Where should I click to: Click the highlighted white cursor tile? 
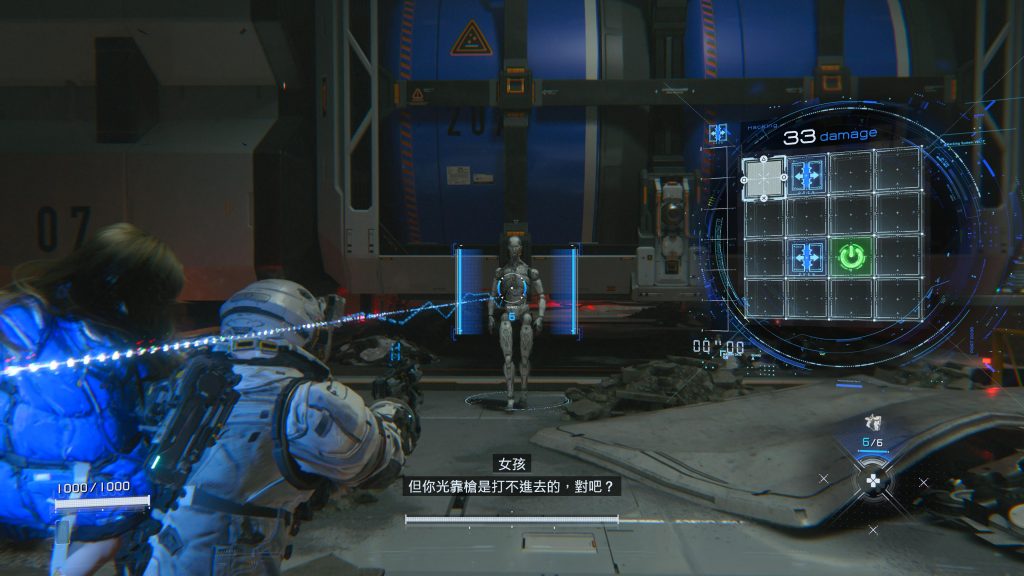764,178
